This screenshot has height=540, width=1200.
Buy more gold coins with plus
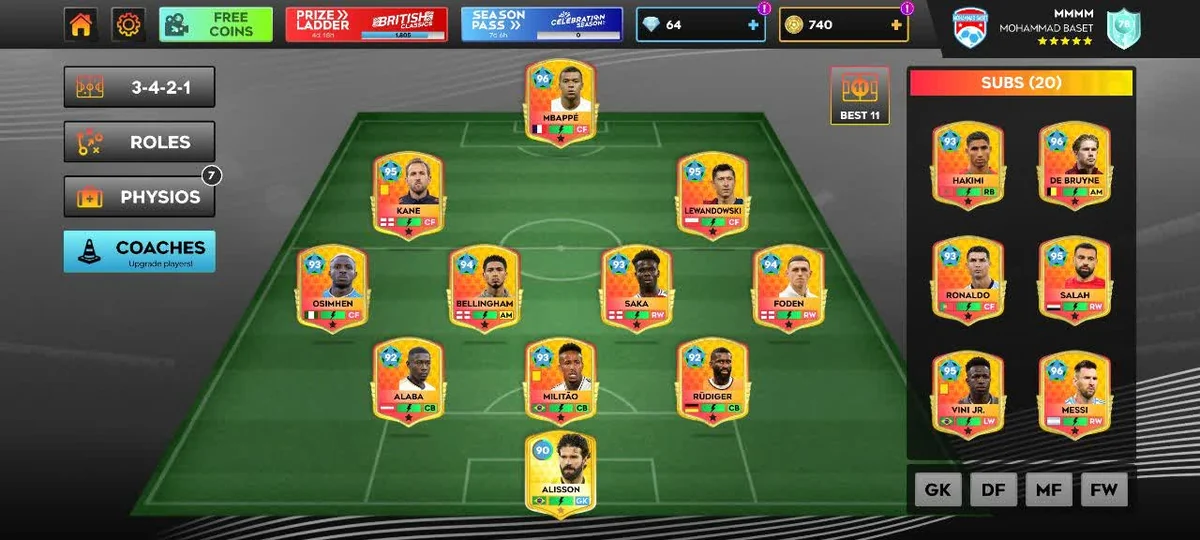(896, 25)
